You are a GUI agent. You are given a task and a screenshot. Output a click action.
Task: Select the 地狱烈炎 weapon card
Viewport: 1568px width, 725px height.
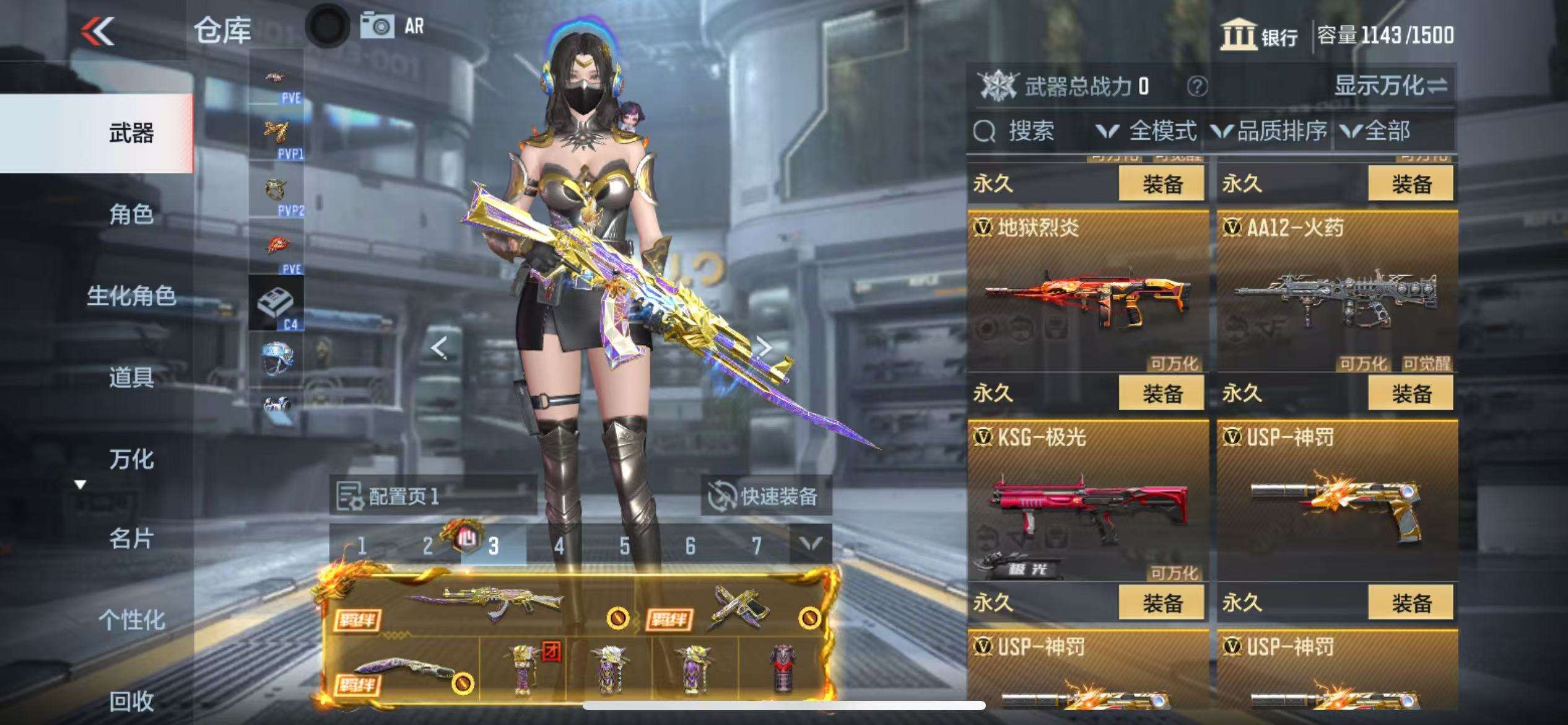tap(1087, 291)
